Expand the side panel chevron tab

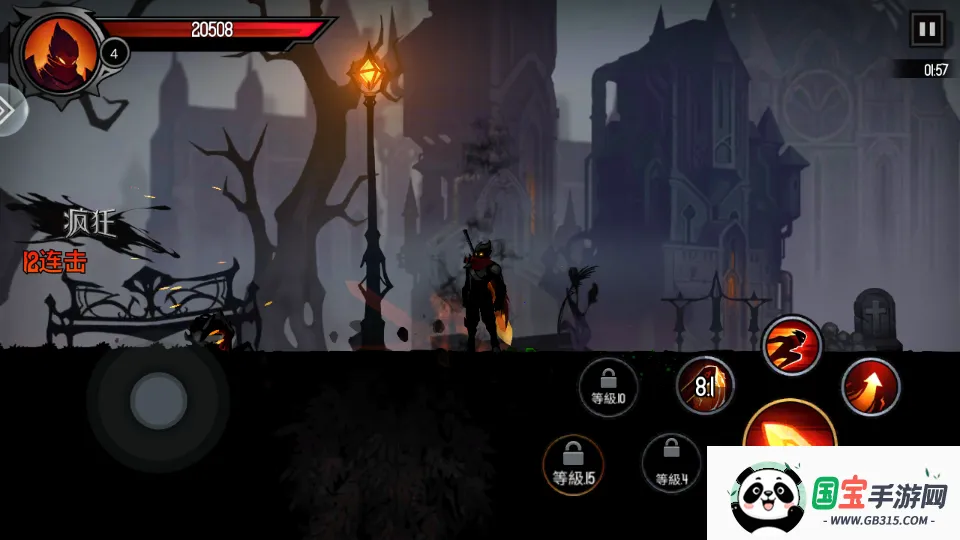pos(8,110)
